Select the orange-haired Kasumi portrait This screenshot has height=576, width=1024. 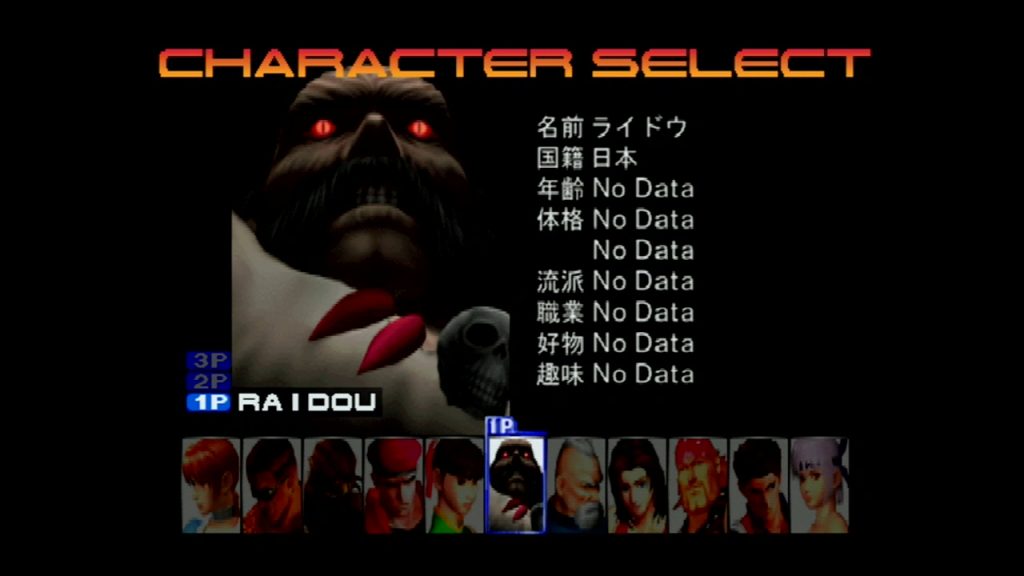point(212,485)
